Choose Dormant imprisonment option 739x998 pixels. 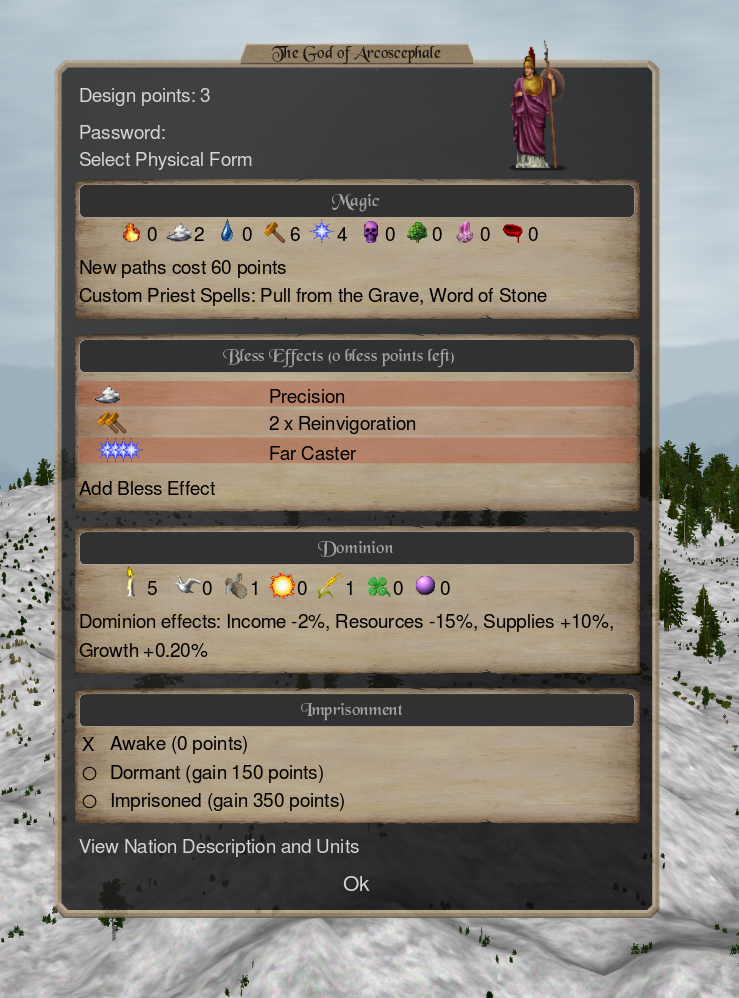click(x=216, y=773)
